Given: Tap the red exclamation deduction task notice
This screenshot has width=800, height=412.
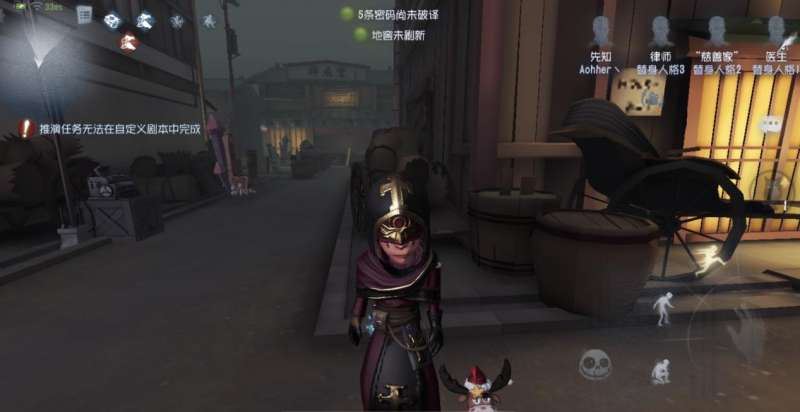Looking at the screenshot, I should click(x=26, y=128).
